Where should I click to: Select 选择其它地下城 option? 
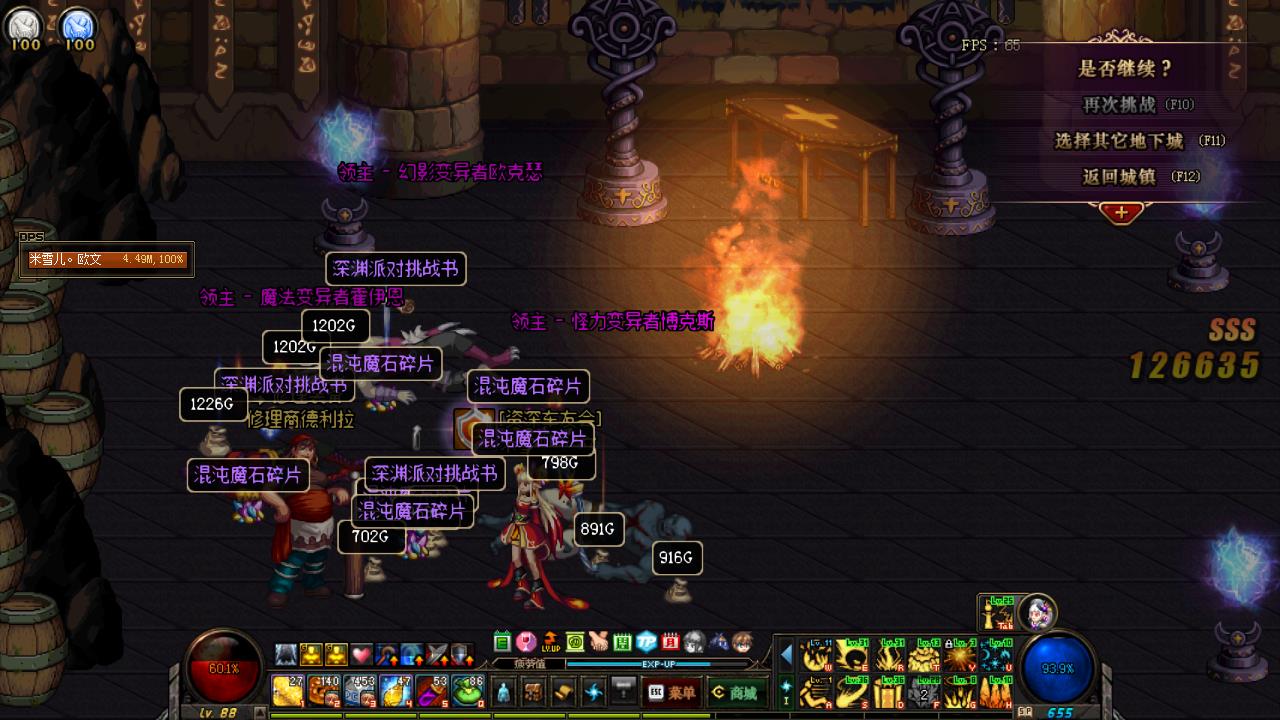1120,141
